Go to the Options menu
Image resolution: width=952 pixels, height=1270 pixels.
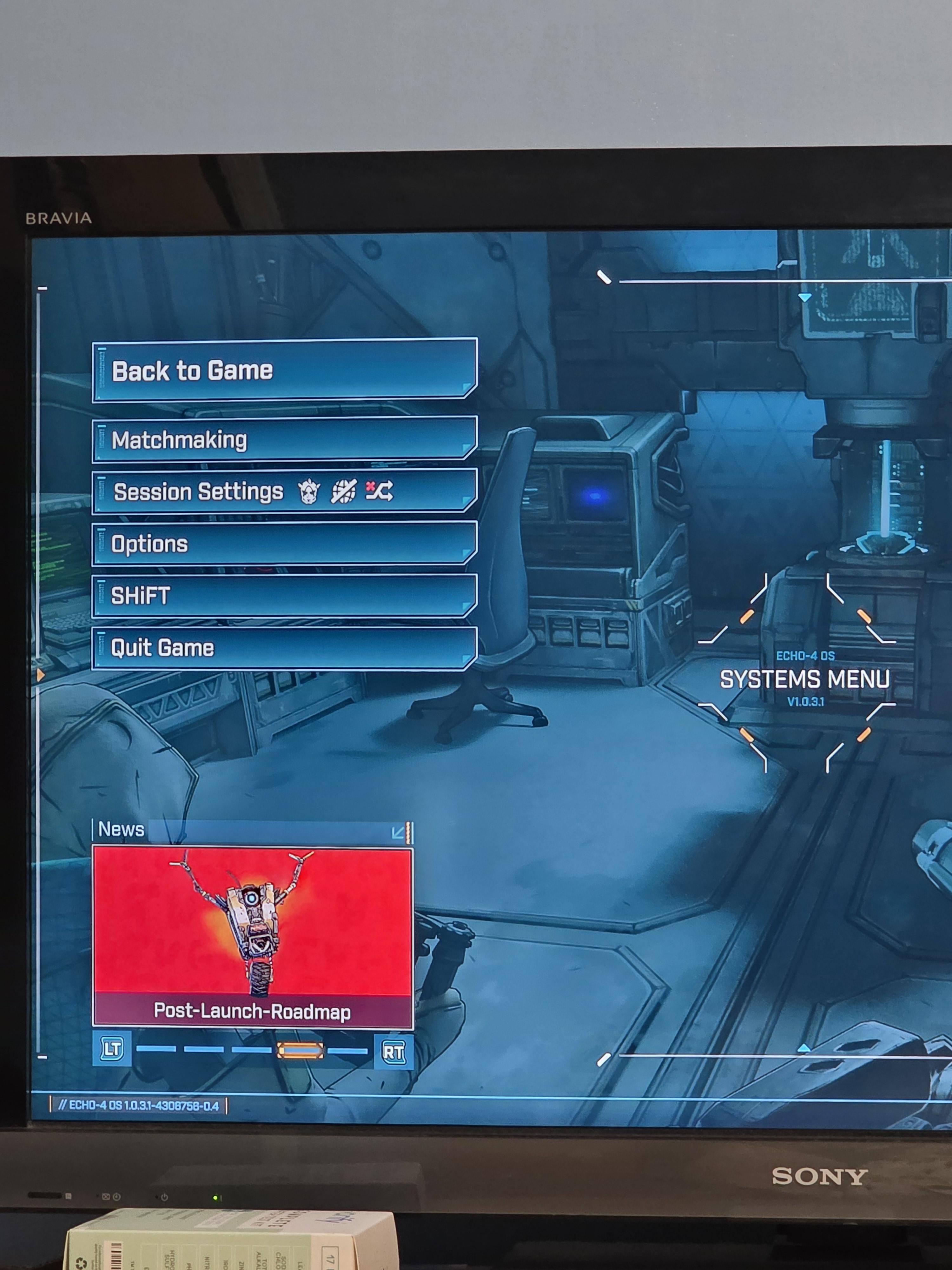[x=284, y=543]
